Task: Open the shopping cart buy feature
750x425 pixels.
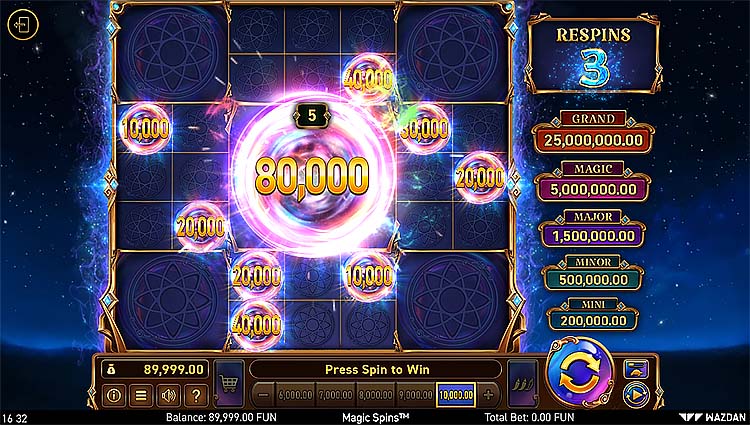Action: point(230,382)
